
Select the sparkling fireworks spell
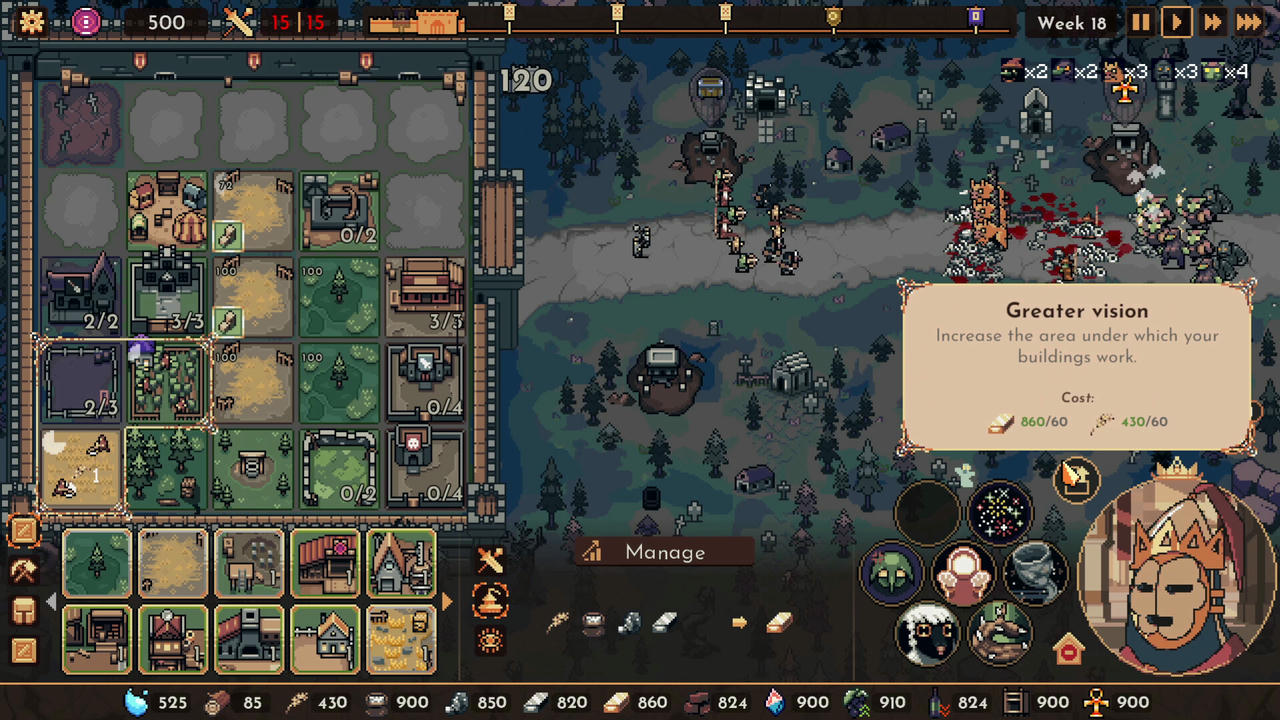click(x=1000, y=512)
